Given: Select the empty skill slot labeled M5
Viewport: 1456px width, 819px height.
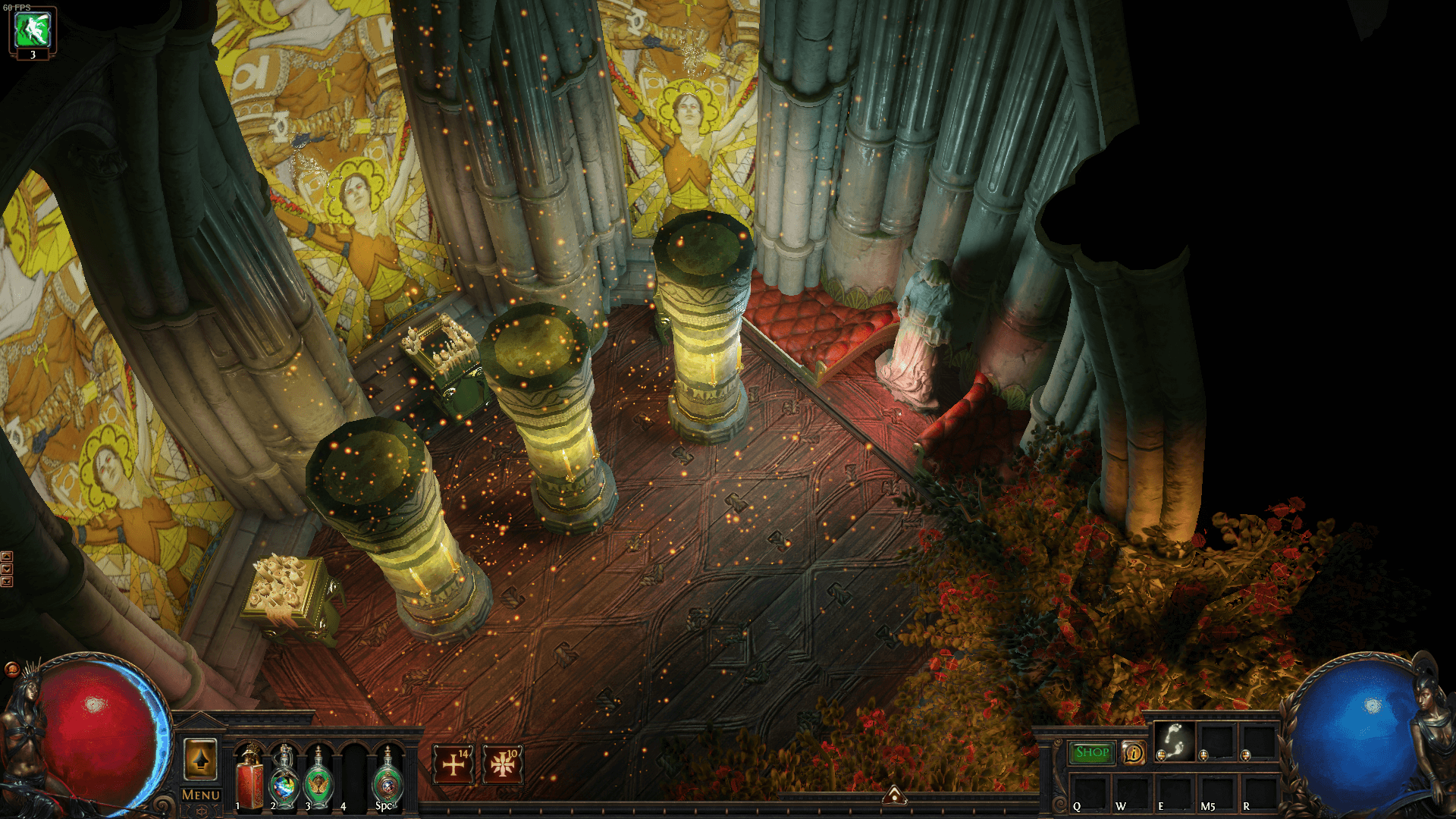Looking at the screenshot, I should click(1217, 792).
